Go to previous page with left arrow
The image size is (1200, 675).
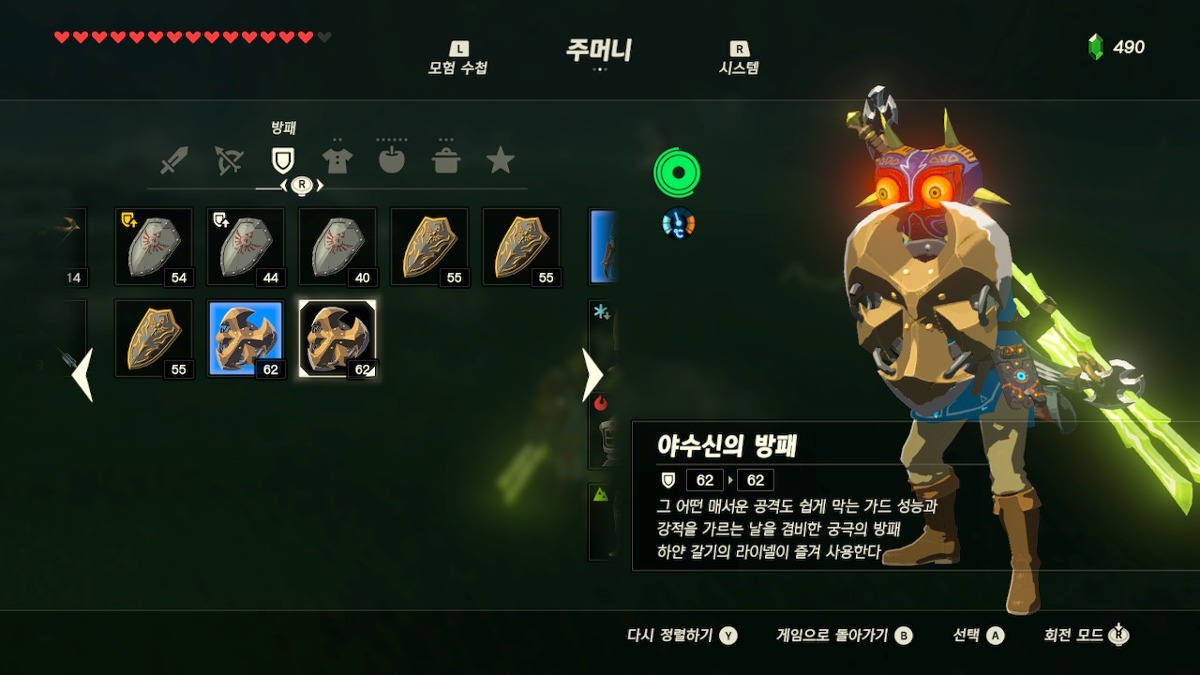[x=82, y=375]
